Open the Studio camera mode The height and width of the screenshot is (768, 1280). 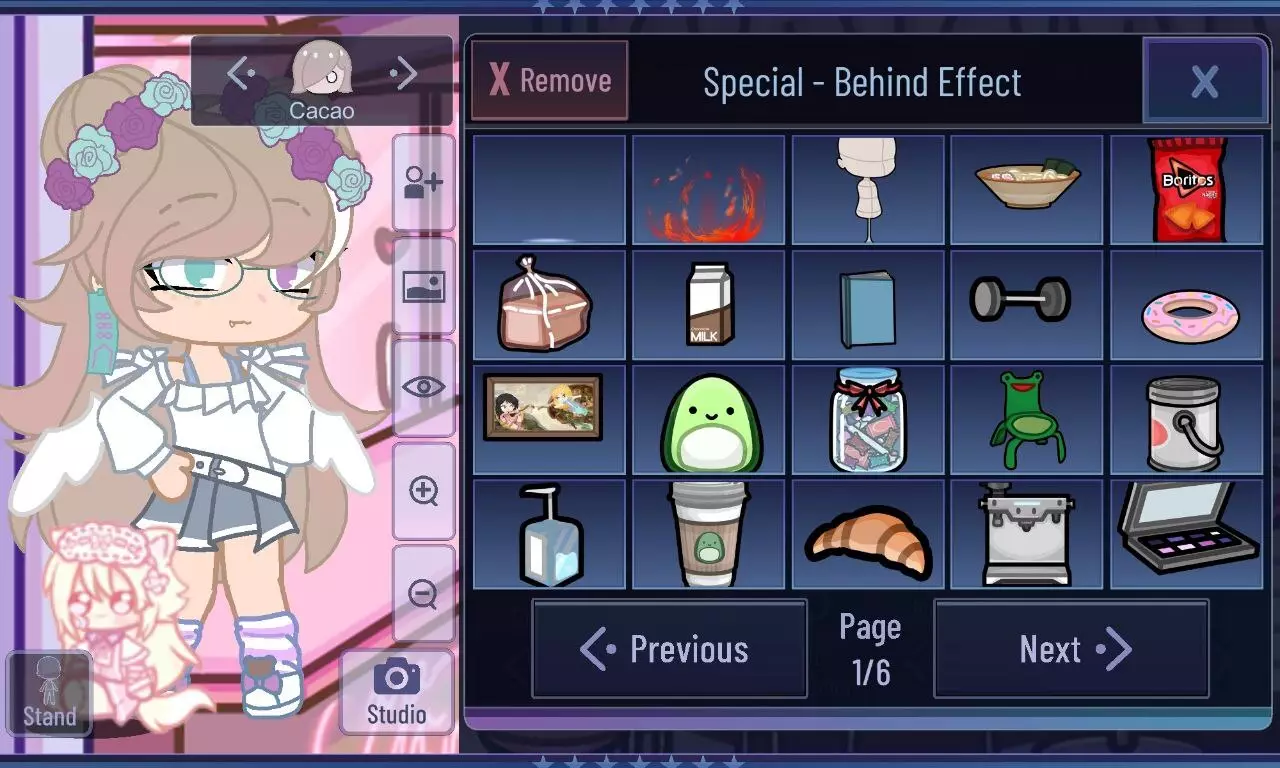pyautogui.click(x=396, y=690)
